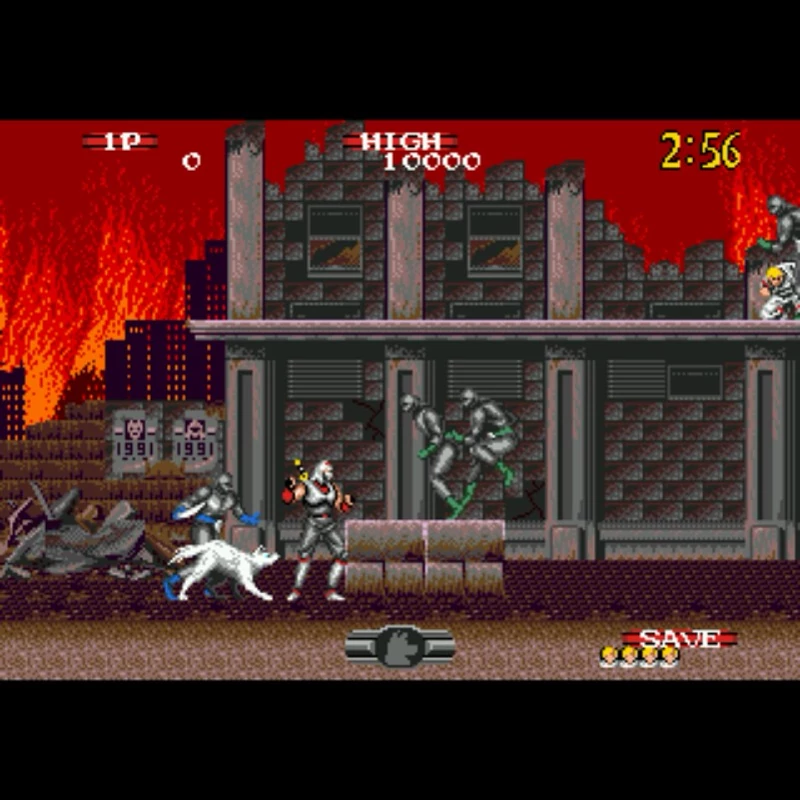Activate the ninja magic icon
Screen dimensions: 800x800
pyautogui.click(x=400, y=646)
